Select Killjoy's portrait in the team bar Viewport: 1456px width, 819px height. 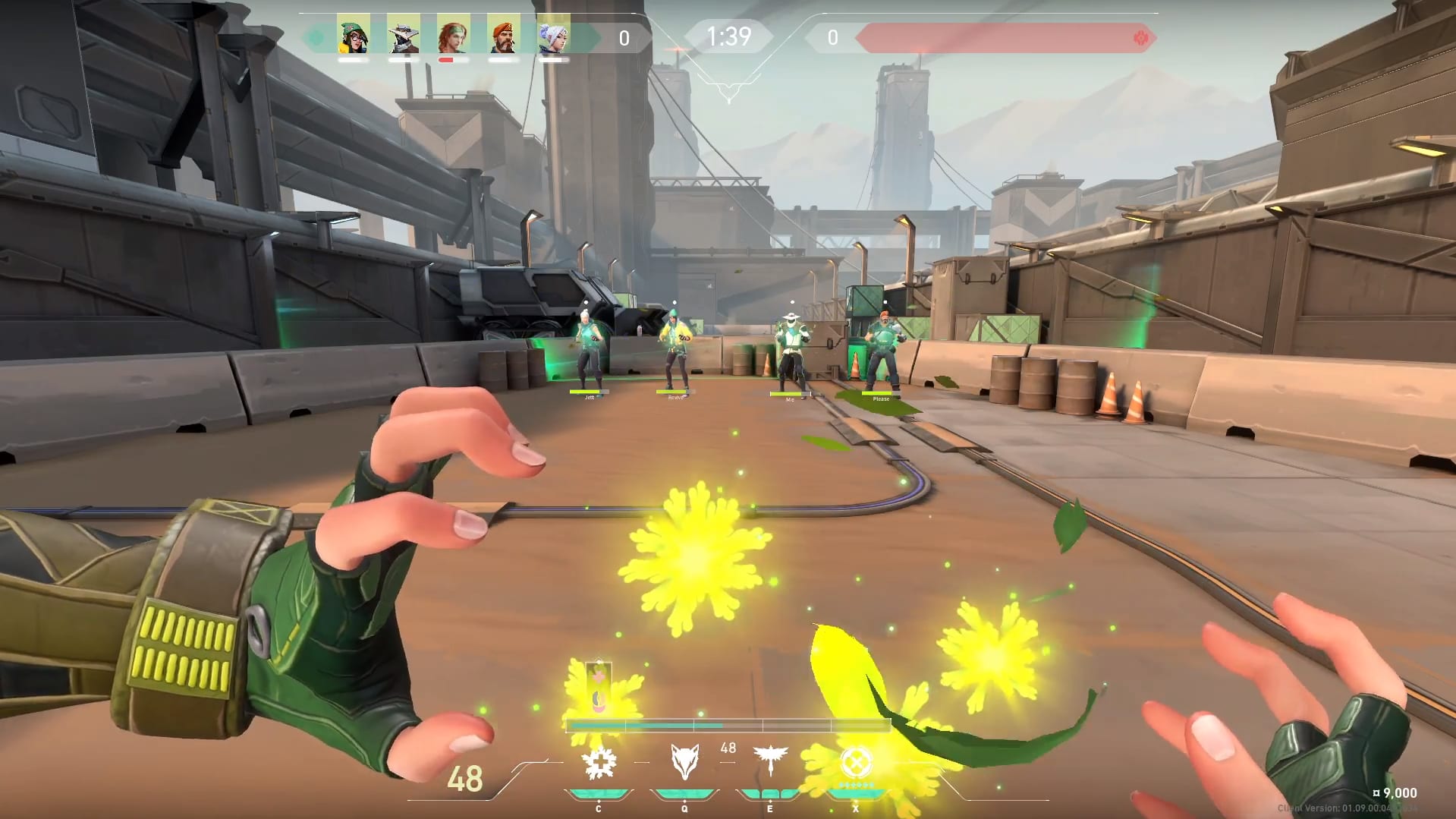tap(353, 34)
